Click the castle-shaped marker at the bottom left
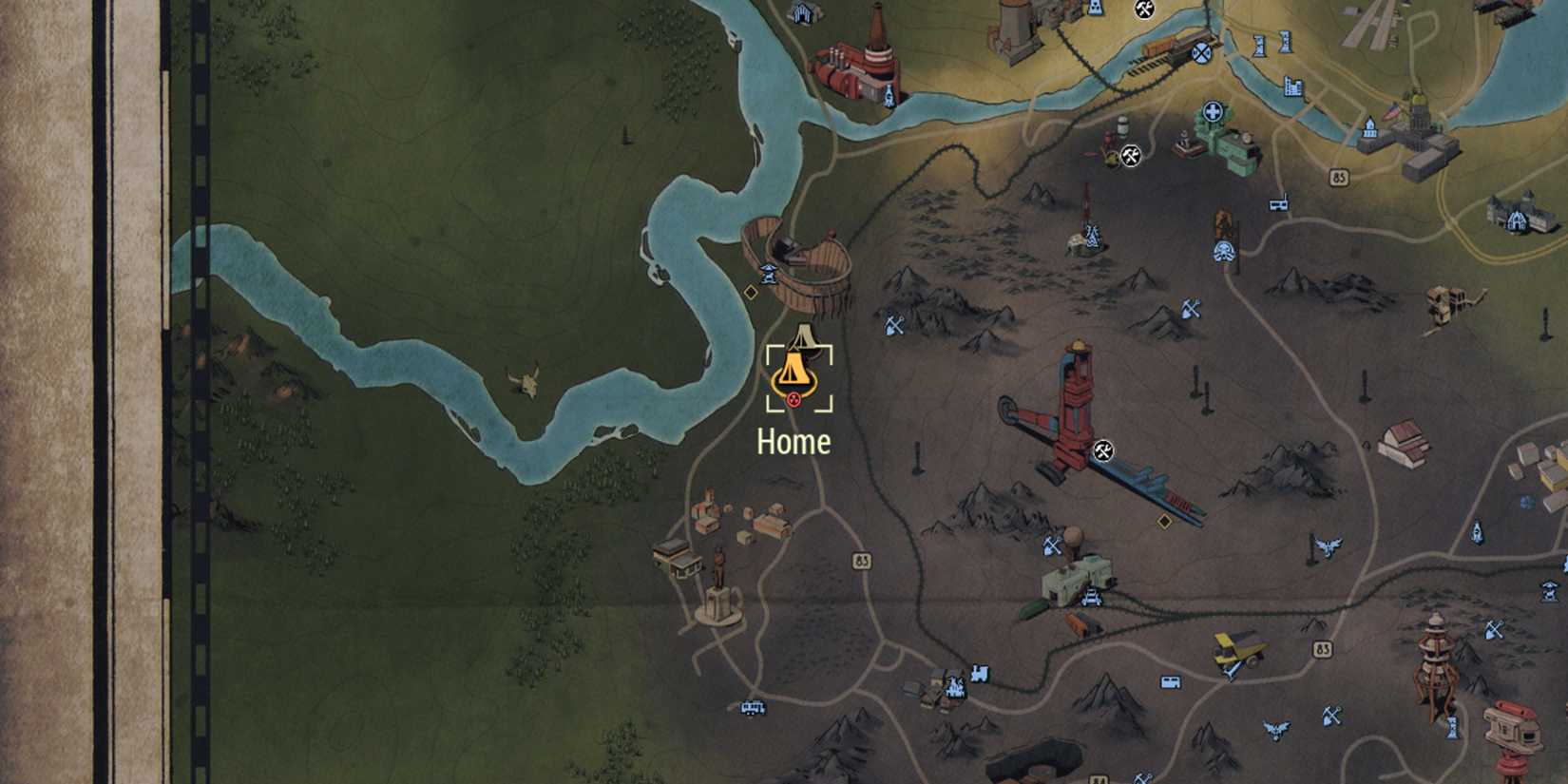 click(x=954, y=687)
